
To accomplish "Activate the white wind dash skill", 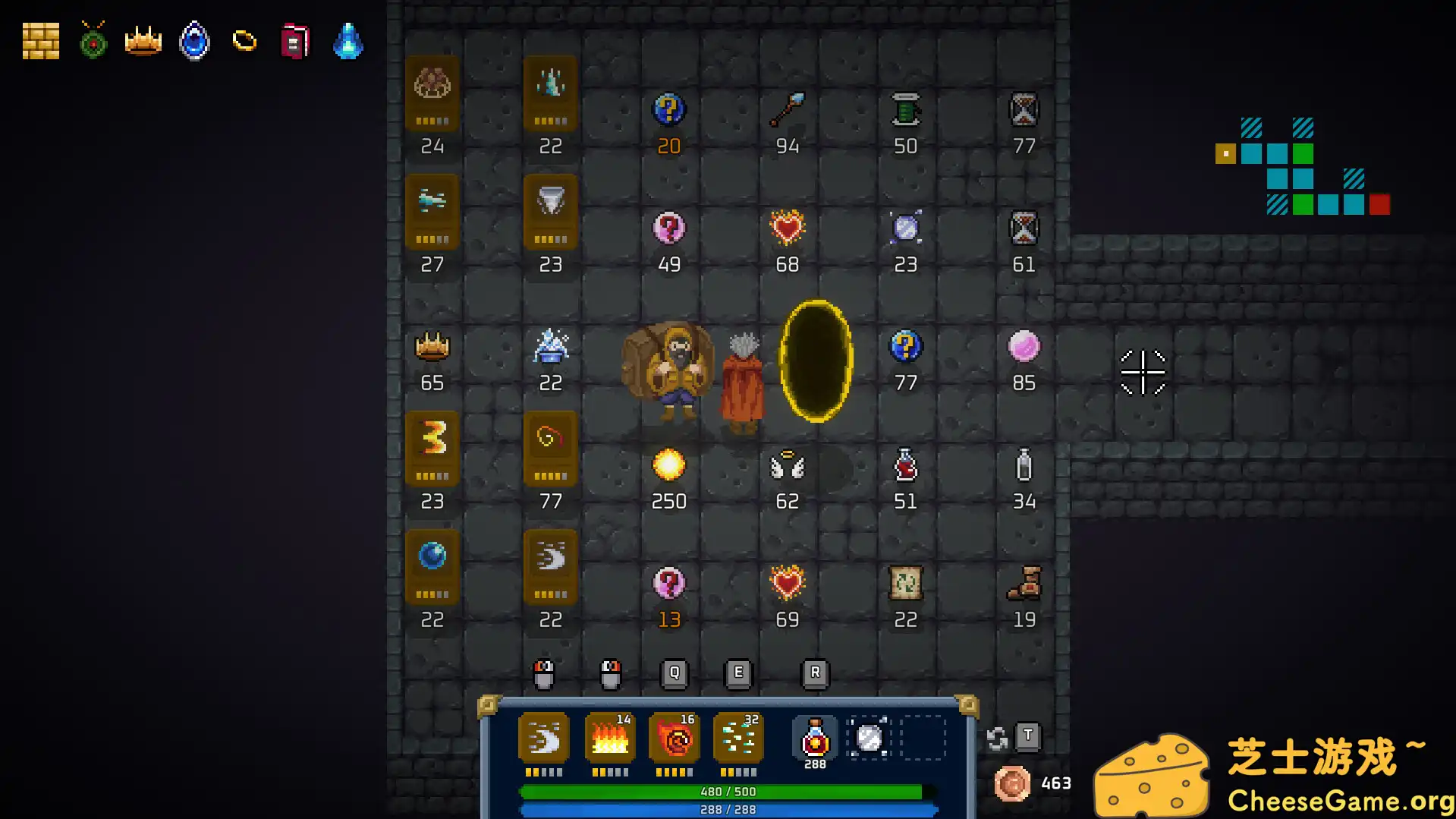I will click(x=544, y=738).
